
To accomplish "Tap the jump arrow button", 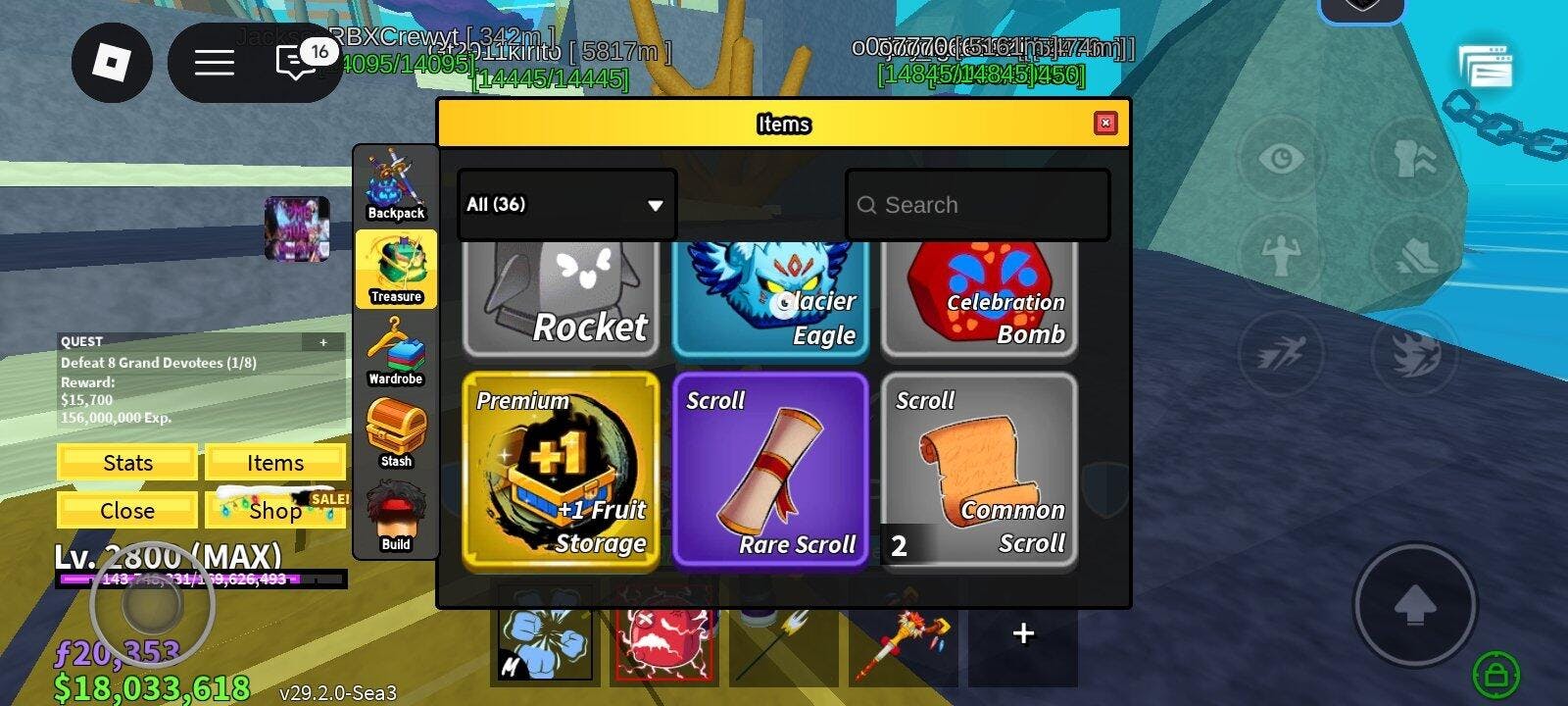I will coord(1414,605).
